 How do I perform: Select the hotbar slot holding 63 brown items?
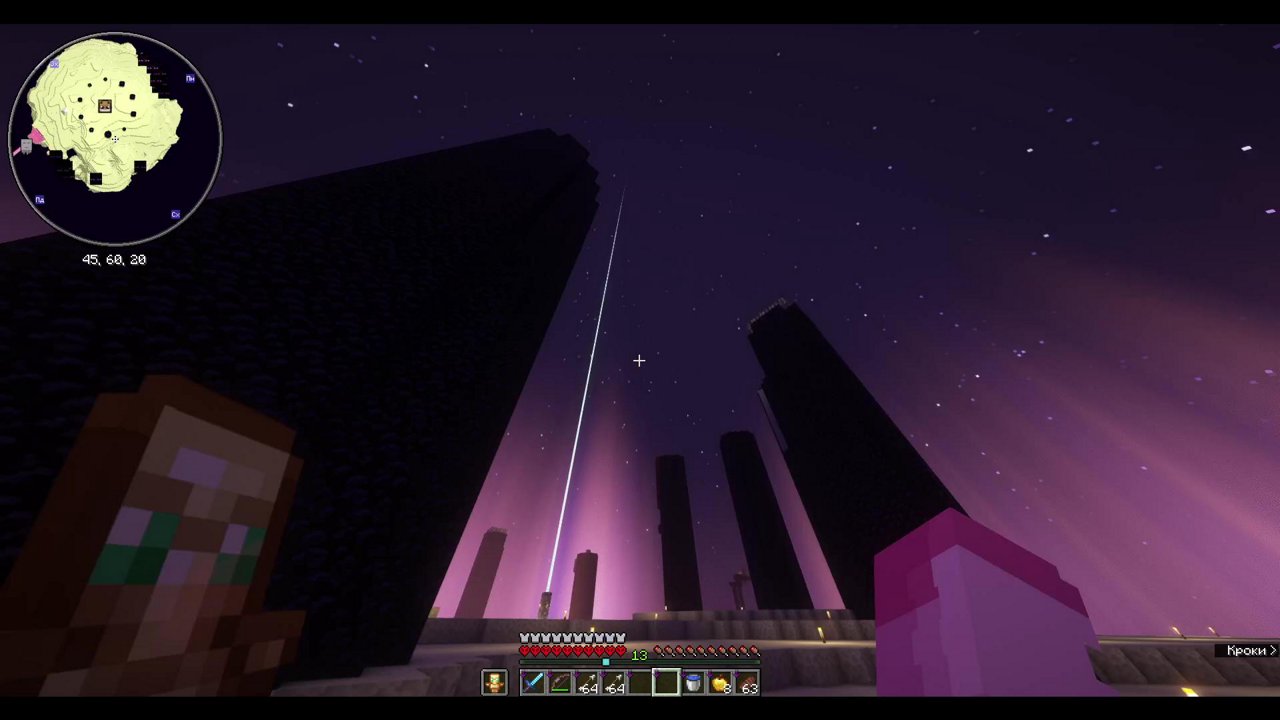[x=747, y=683]
